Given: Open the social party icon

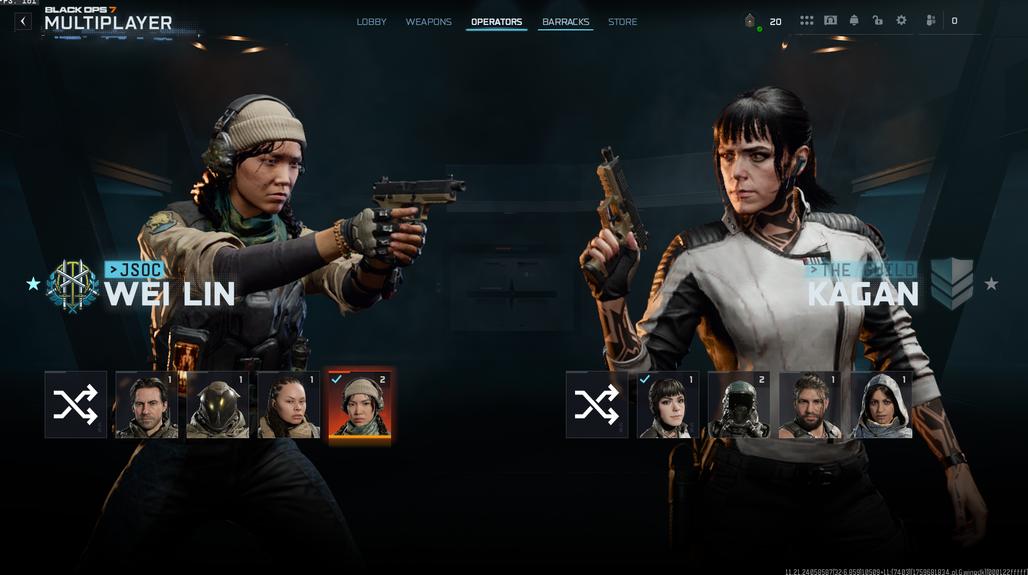Looking at the screenshot, I should point(931,21).
